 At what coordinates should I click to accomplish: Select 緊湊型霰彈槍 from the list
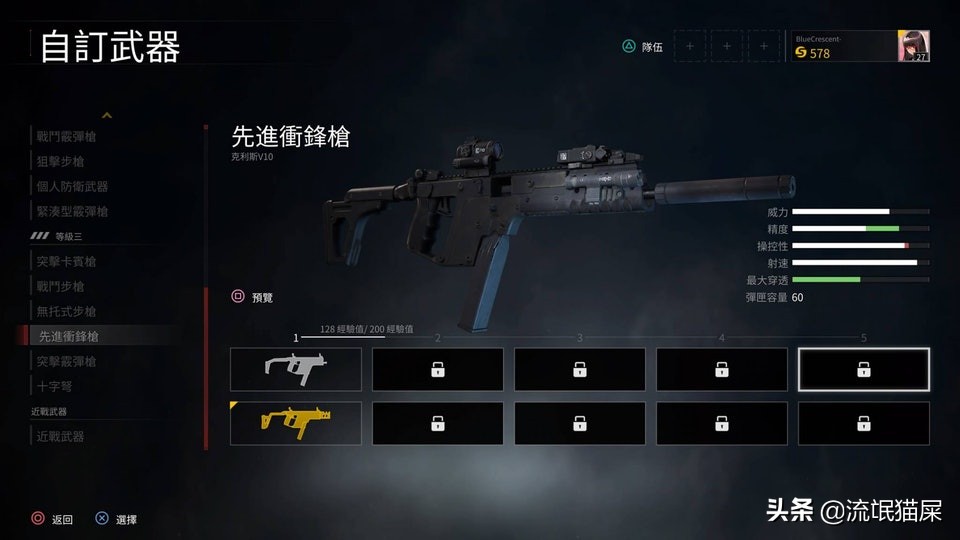(x=72, y=211)
